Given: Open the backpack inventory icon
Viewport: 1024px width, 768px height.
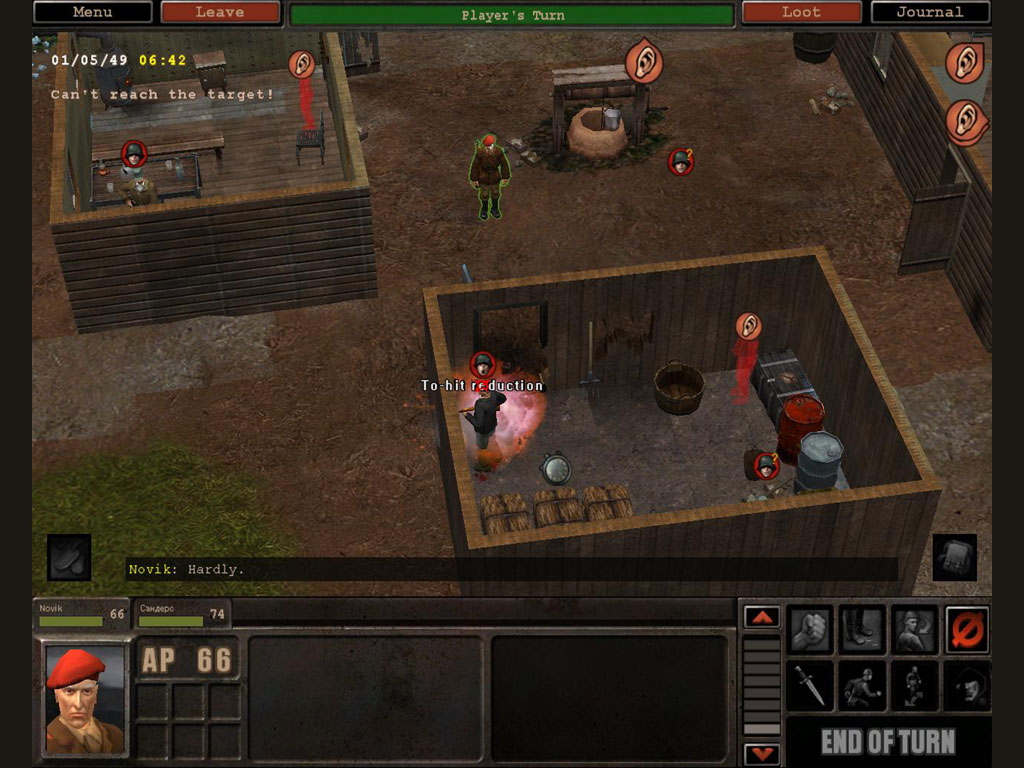Looking at the screenshot, I should point(954,557).
